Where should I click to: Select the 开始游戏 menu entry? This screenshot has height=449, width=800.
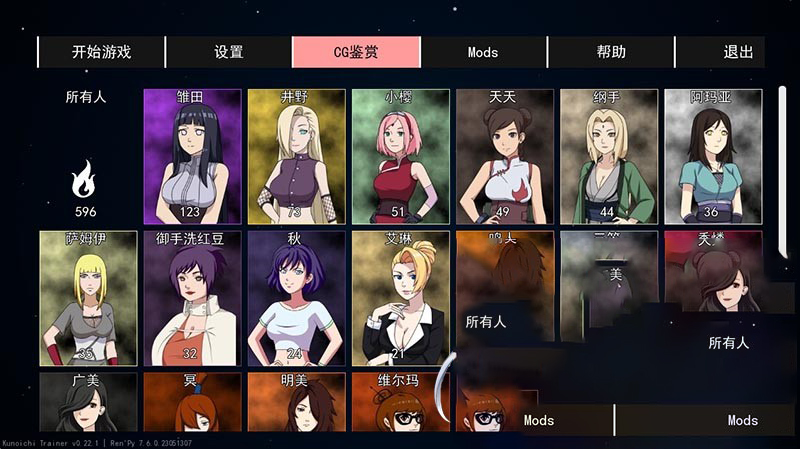[x=101, y=52]
